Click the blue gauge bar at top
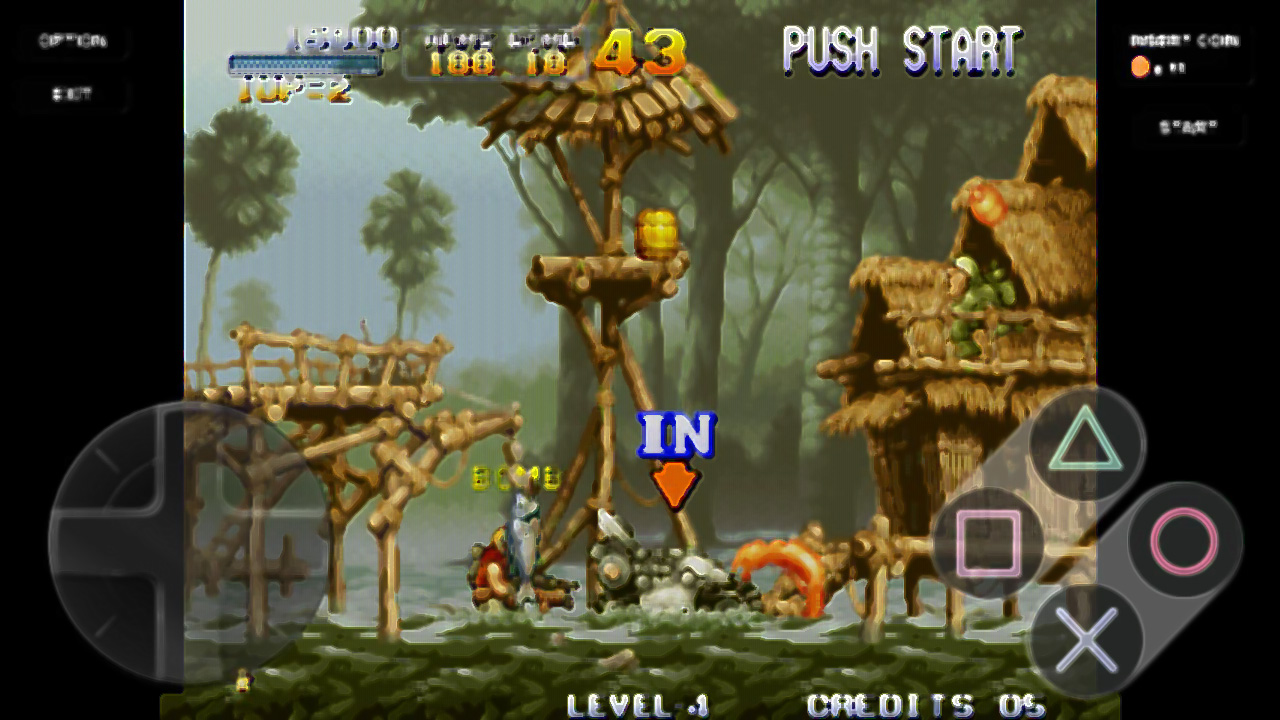Screen dimensions: 1280x720 [303, 62]
